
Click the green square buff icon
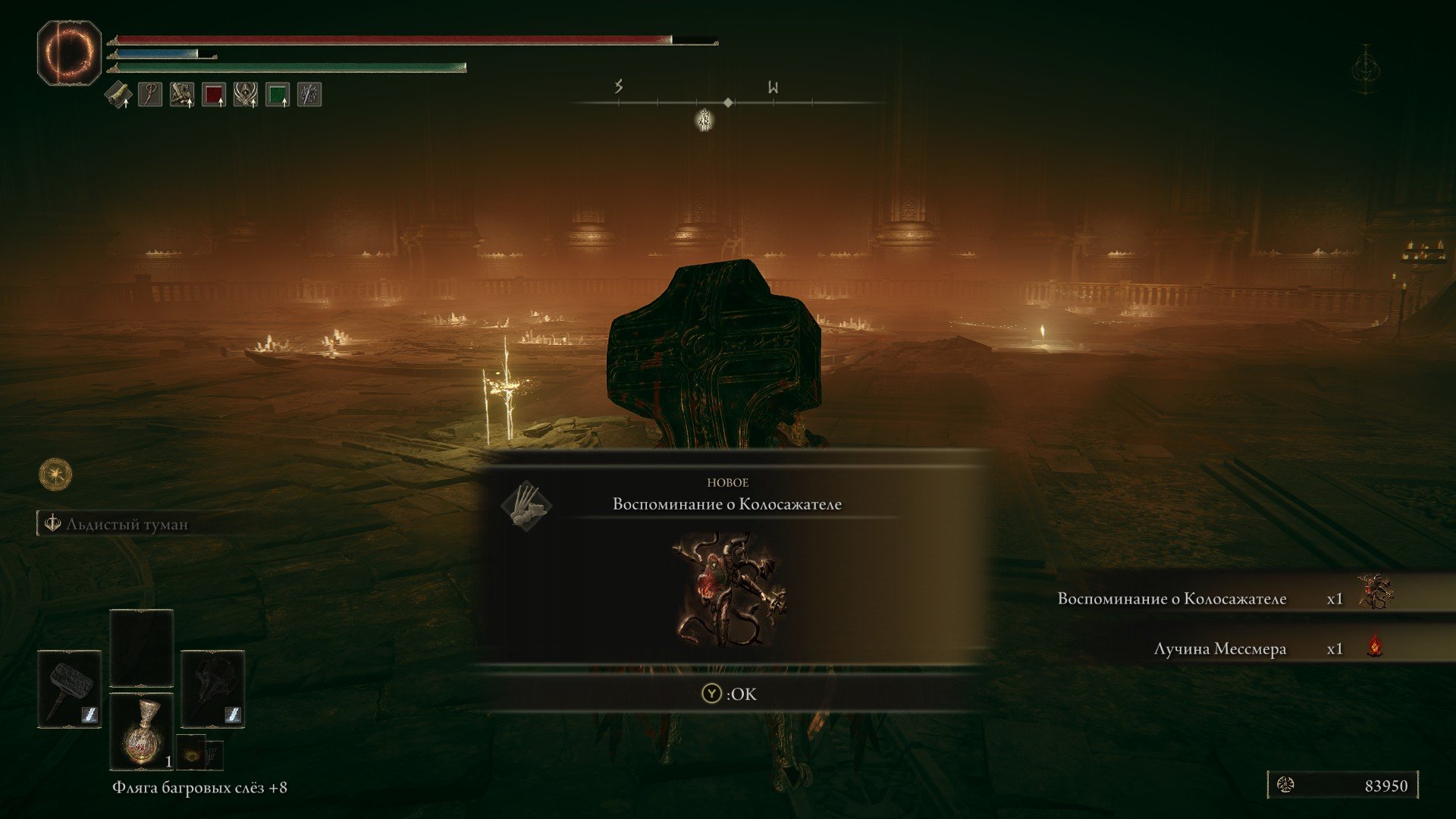pos(278,95)
